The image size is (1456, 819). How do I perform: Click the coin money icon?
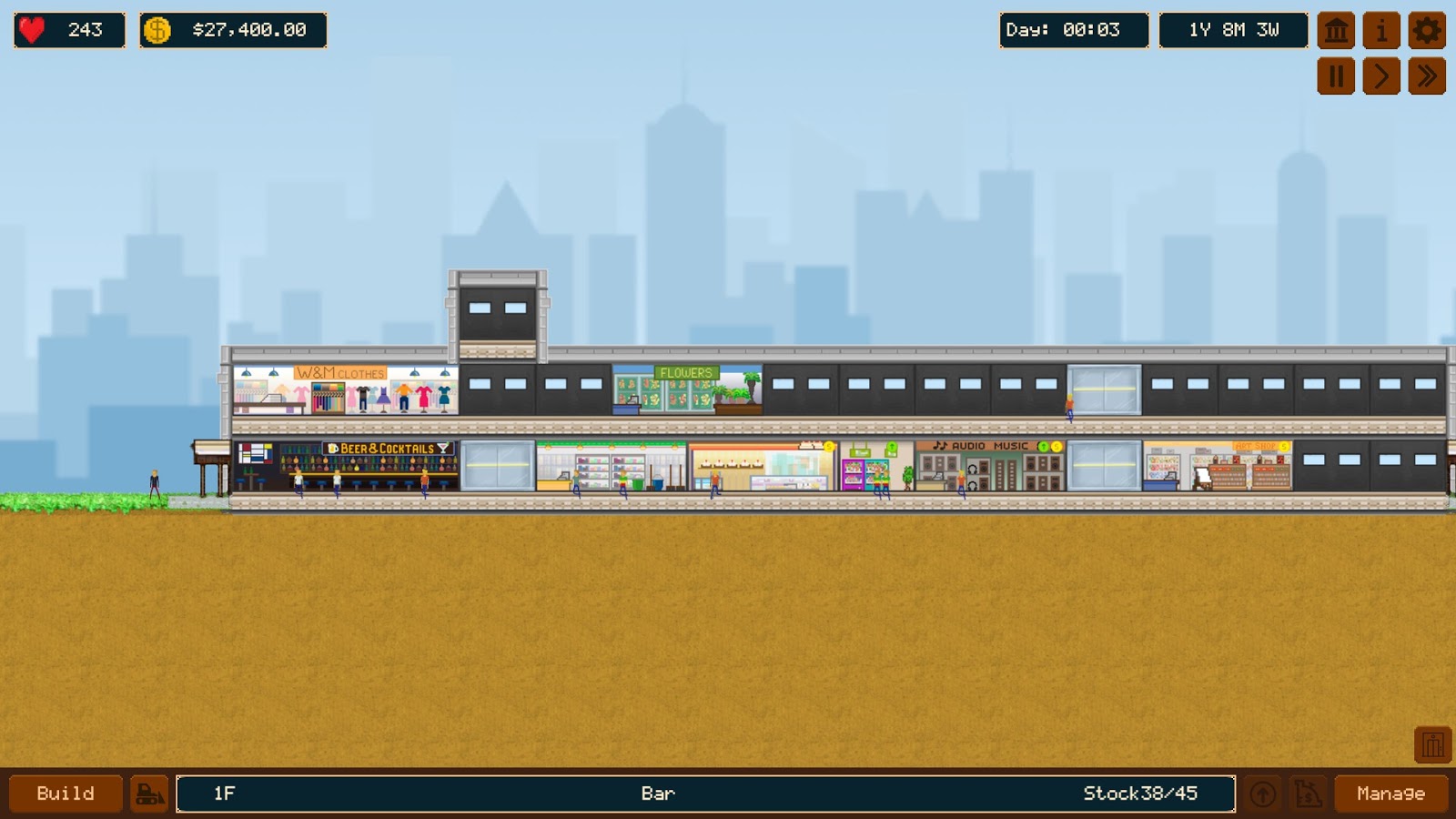[157, 28]
